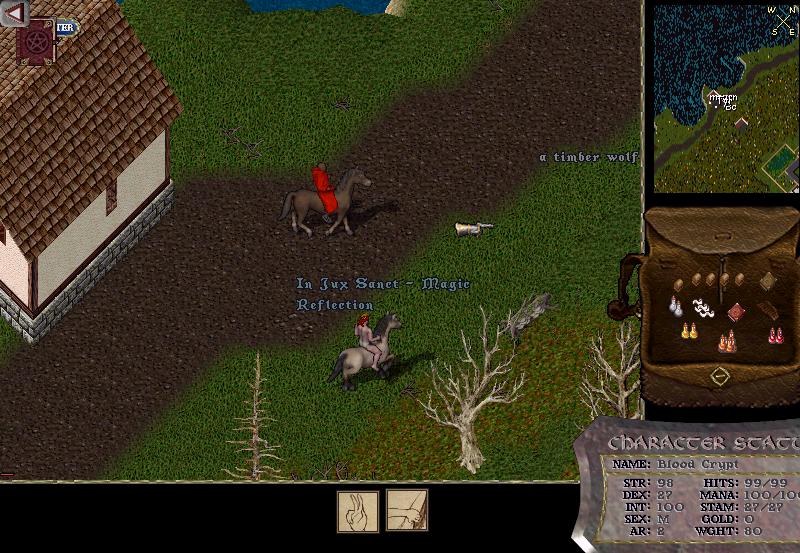Activate the hand gesture ability icon
The image size is (800, 553).
coord(357,510)
